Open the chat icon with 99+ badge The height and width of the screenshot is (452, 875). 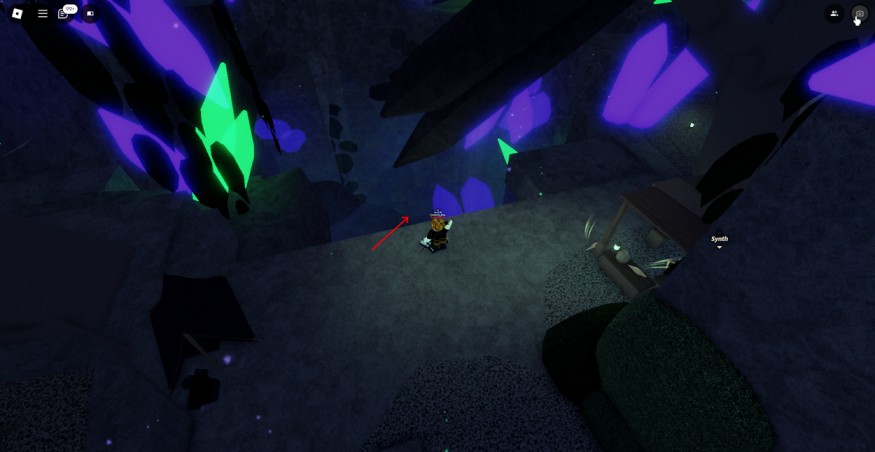[x=65, y=14]
